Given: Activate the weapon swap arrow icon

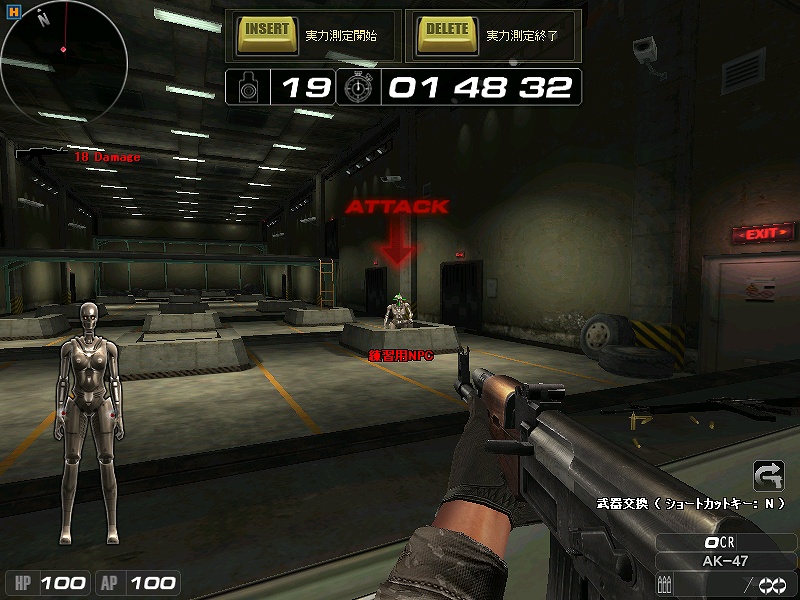Looking at the screenshot, I should click(x=768, y=475).
